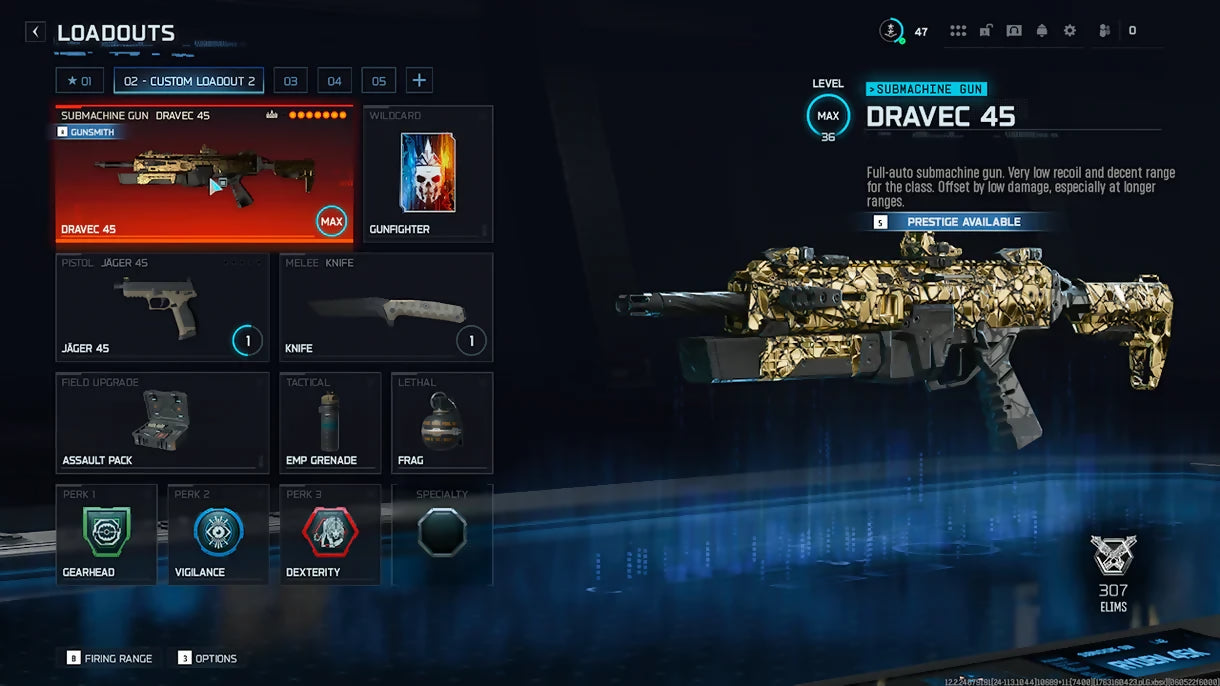Open the Assault Pack field upgrade slot

click(162, 422)
